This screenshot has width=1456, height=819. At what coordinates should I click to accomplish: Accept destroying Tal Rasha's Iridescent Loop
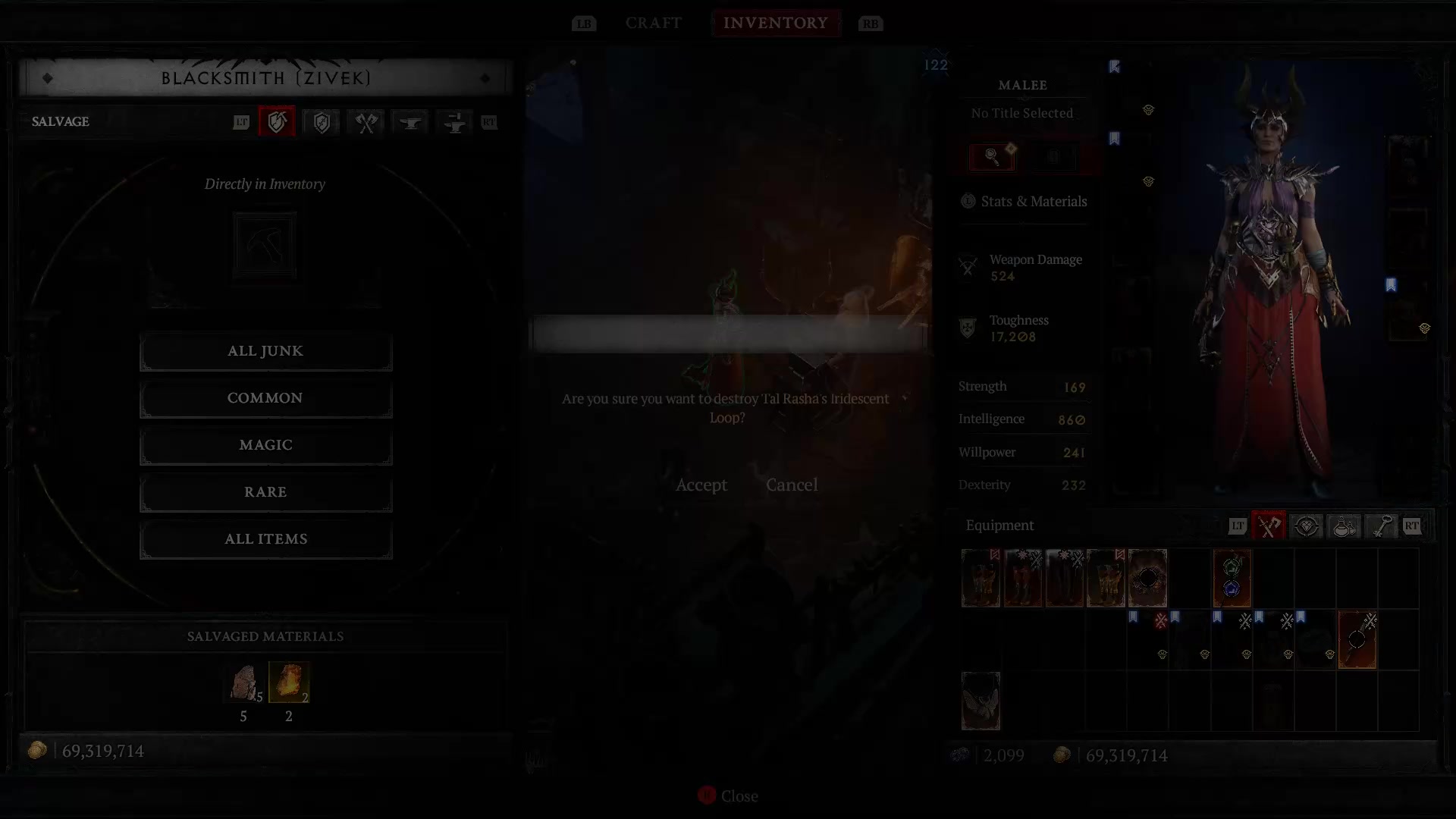701,485
